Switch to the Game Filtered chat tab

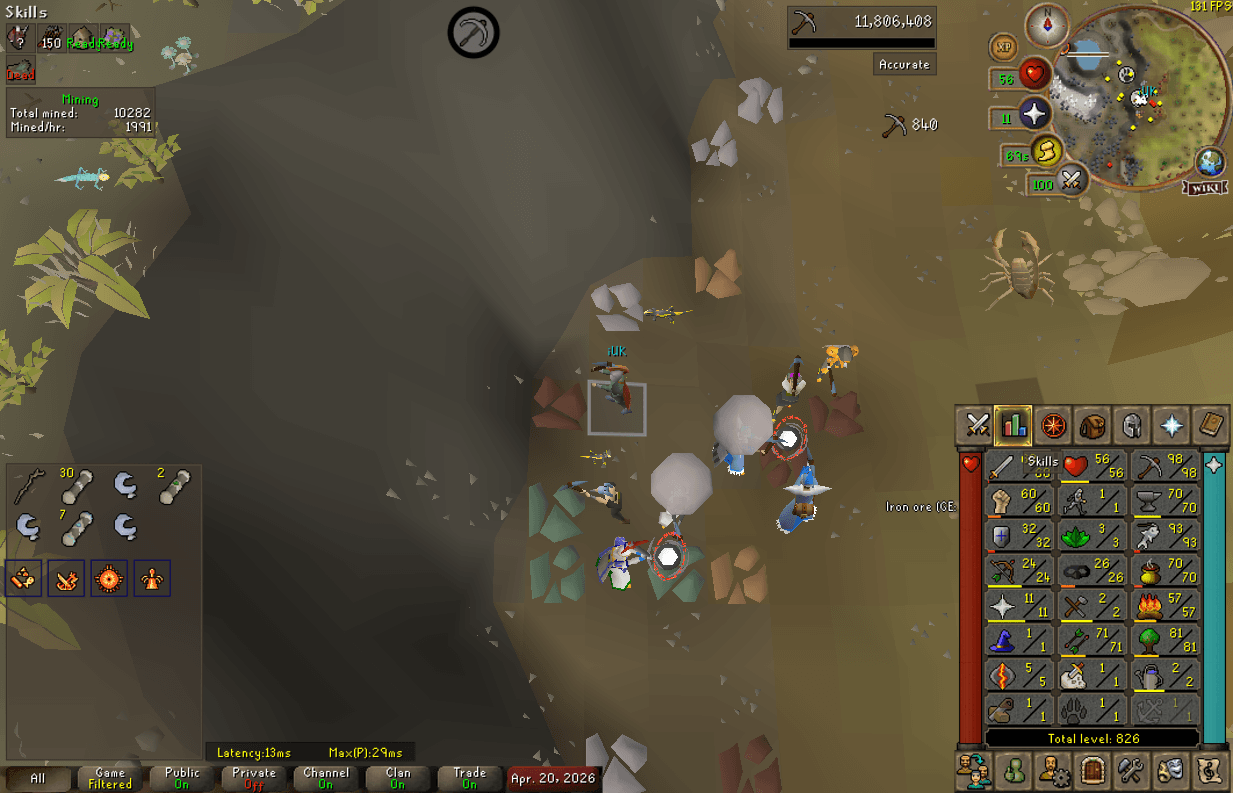[110, 778]
